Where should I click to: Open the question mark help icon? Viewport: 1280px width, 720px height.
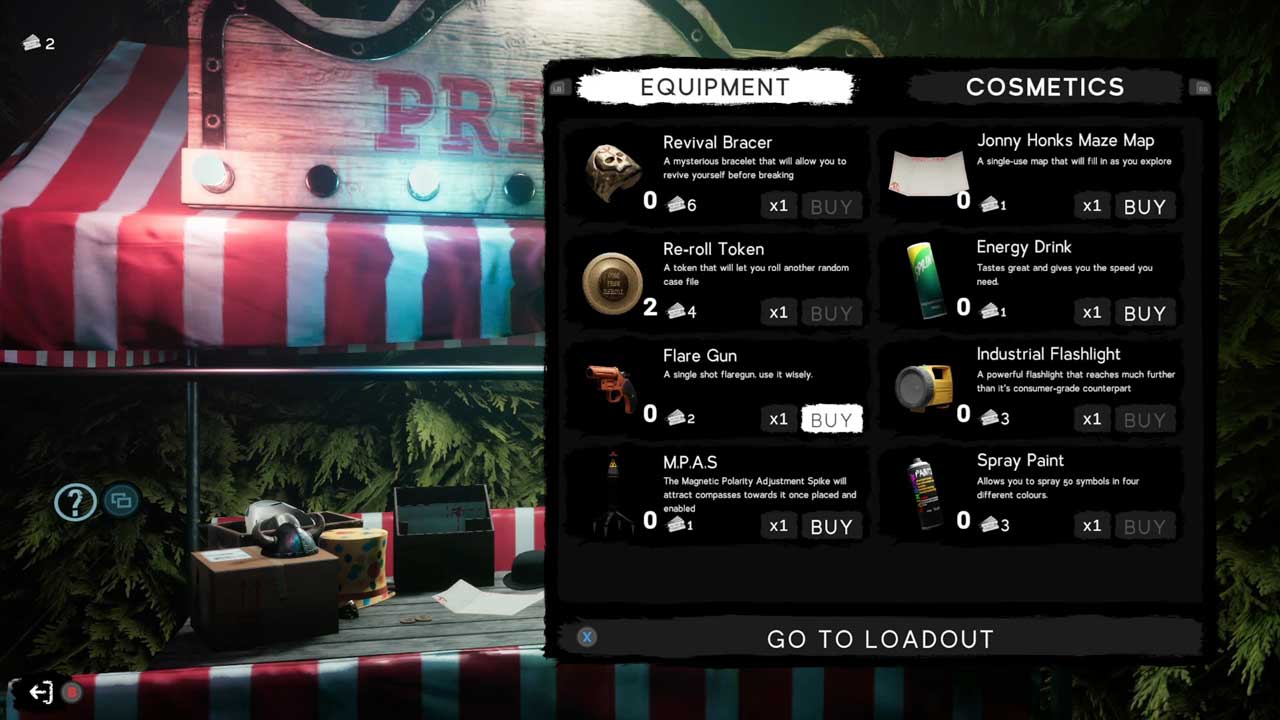pyautogui.click(x=75, y=501)
